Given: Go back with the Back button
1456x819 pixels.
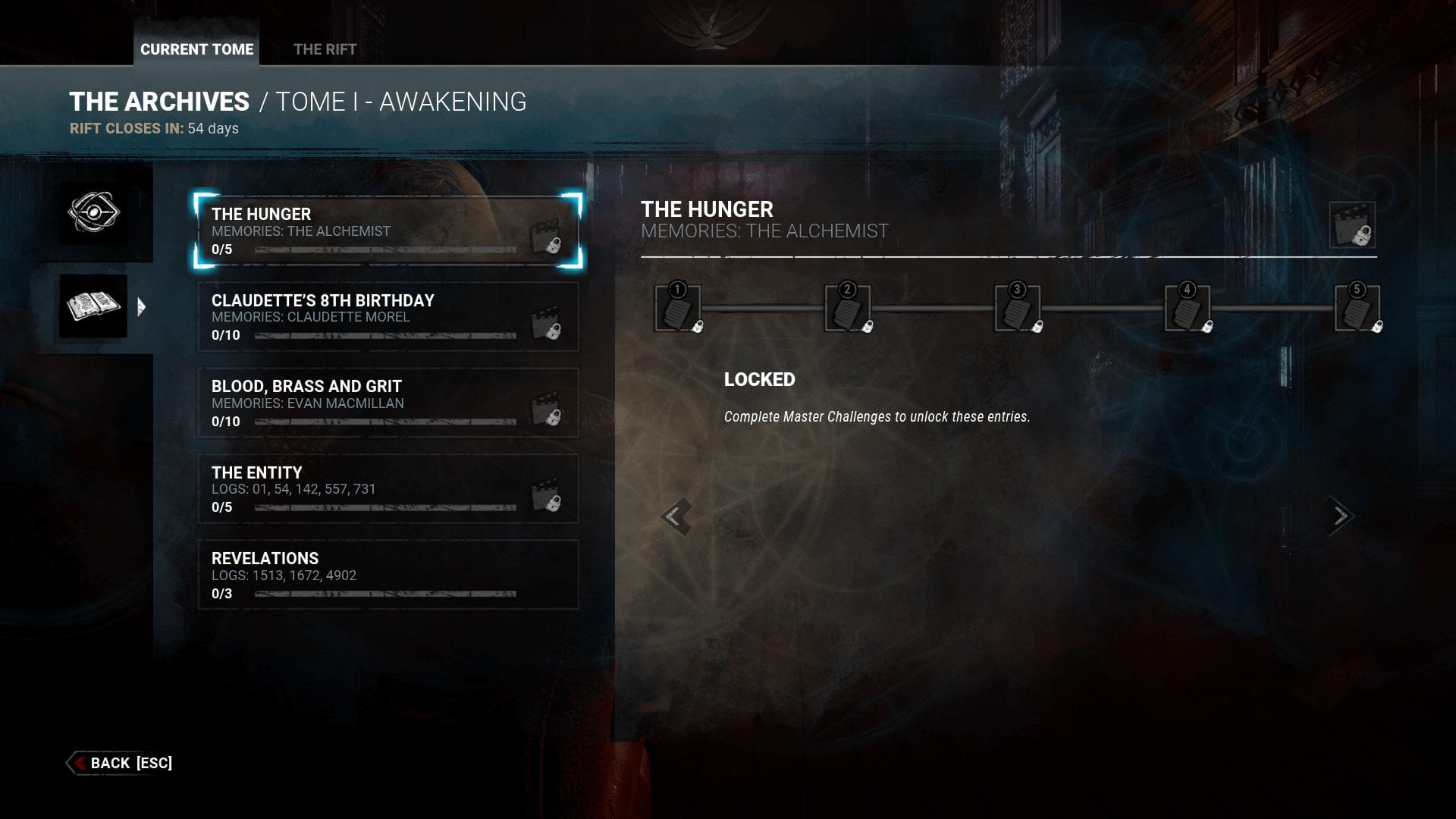Looking at the screenshot, I should (x=121, y=763).
